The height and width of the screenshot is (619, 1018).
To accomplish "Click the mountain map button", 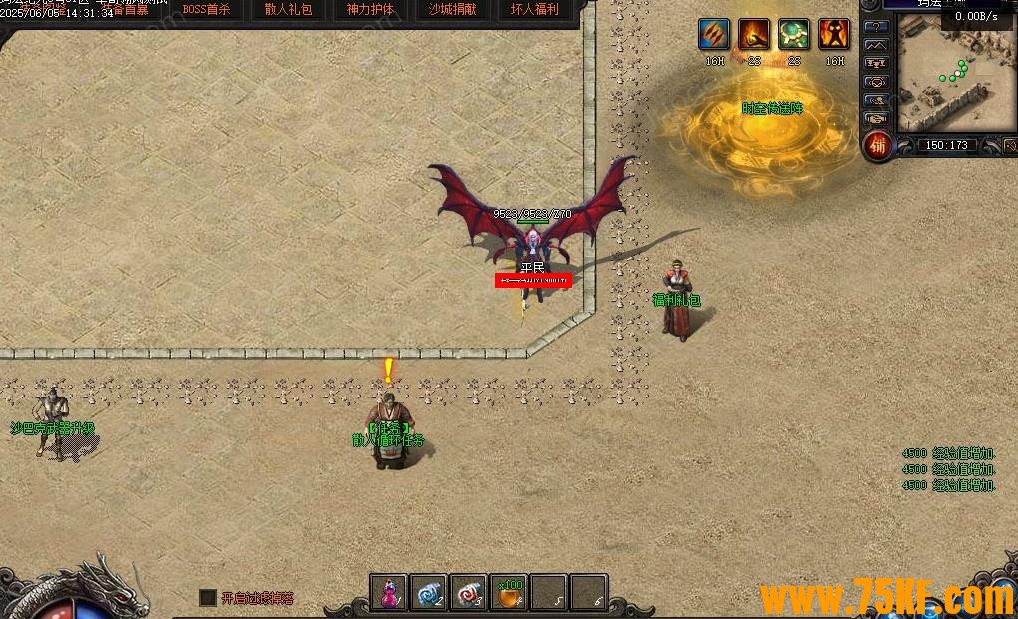I will [x=876, y=45].
